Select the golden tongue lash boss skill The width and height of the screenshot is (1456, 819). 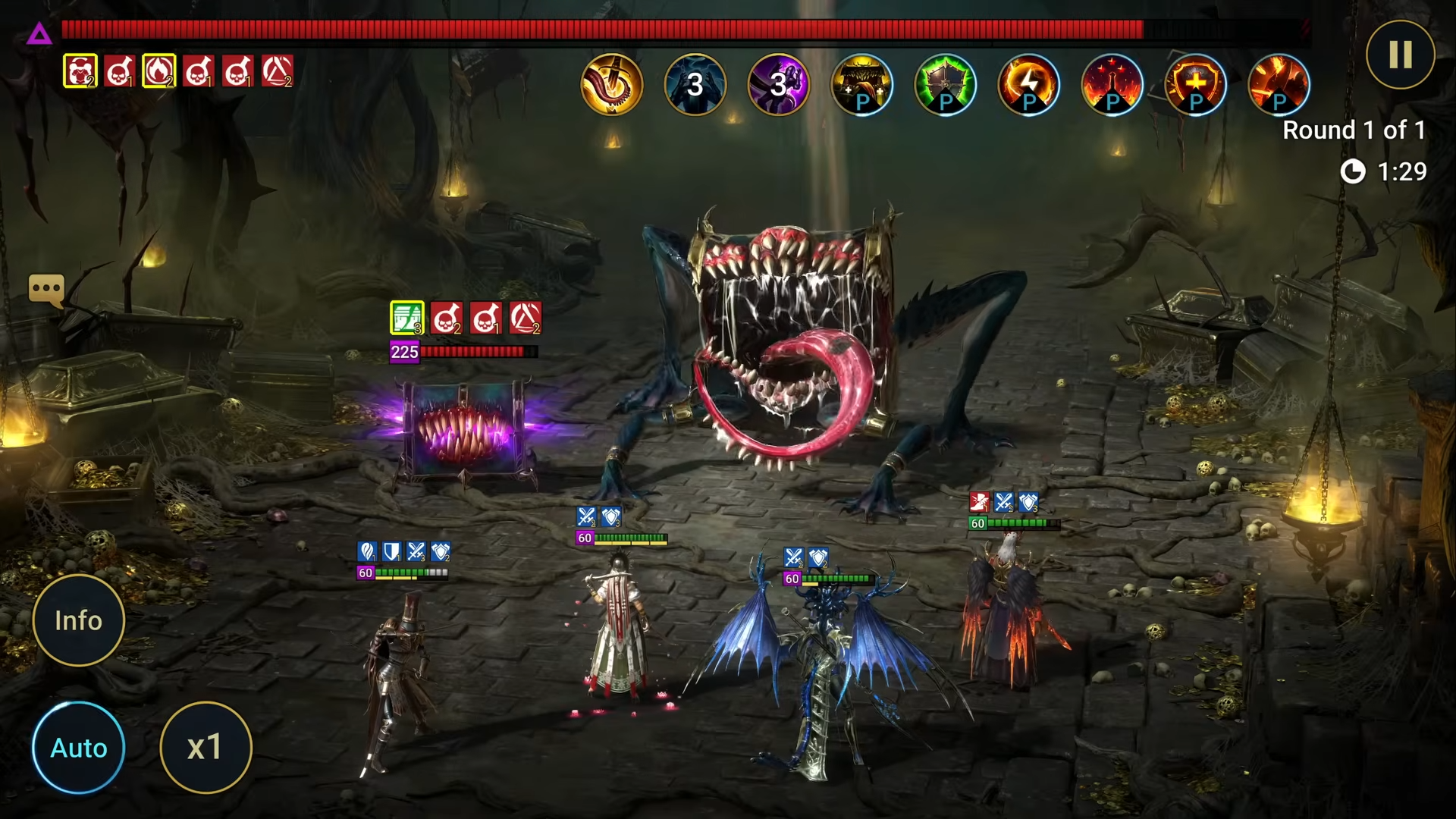click(x=612, y=85)
